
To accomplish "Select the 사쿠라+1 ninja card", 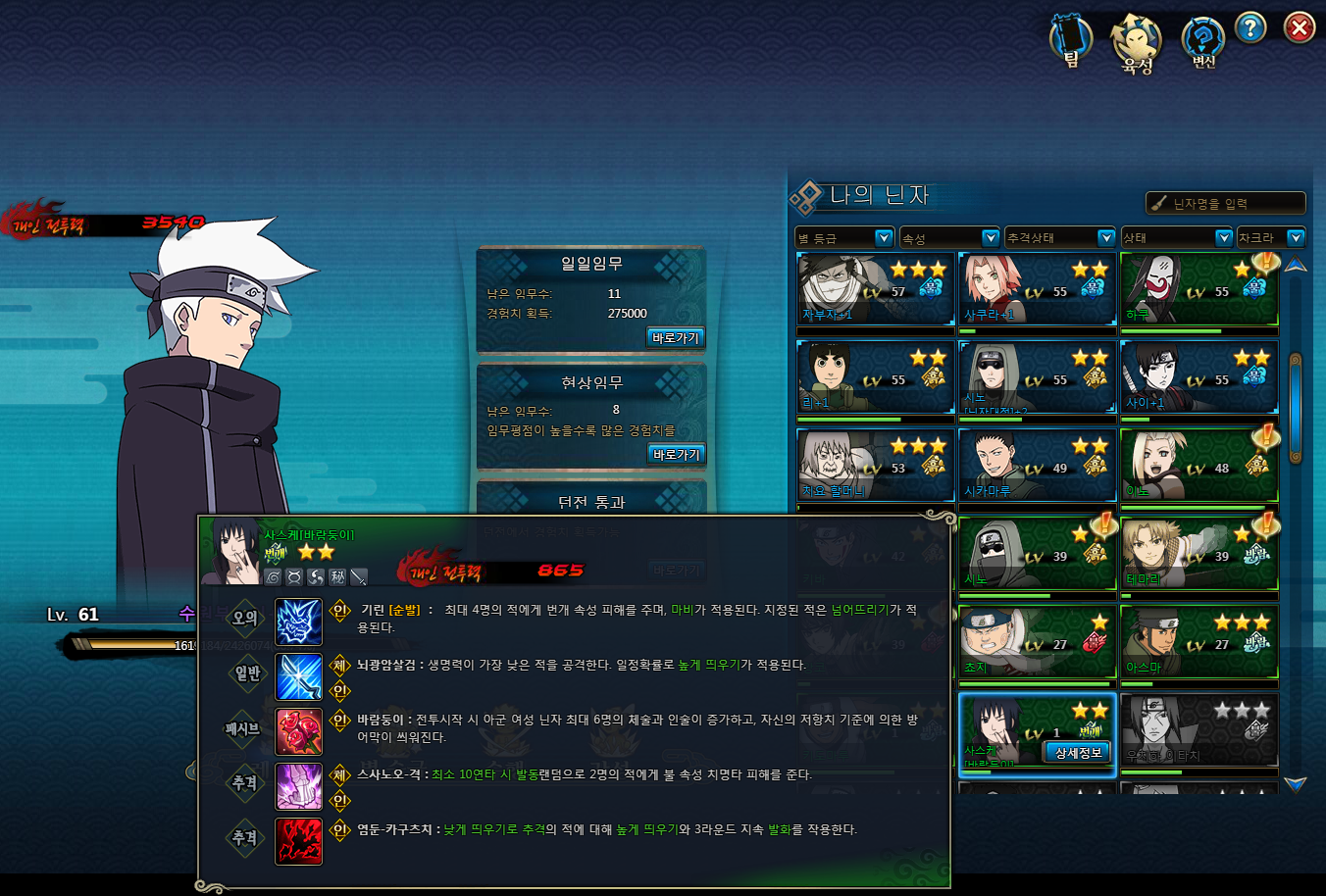I will 1037,289.
